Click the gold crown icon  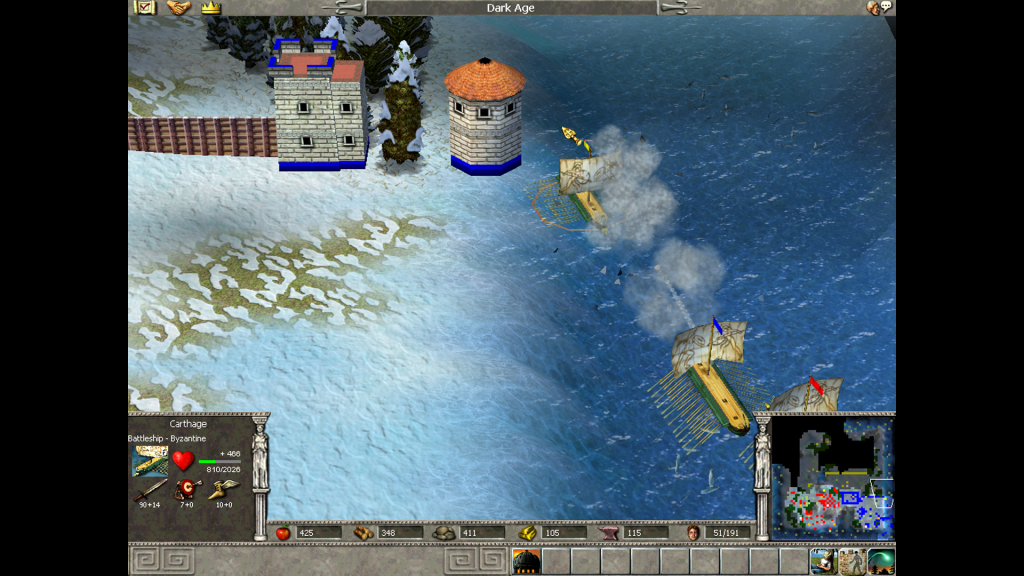210,7
